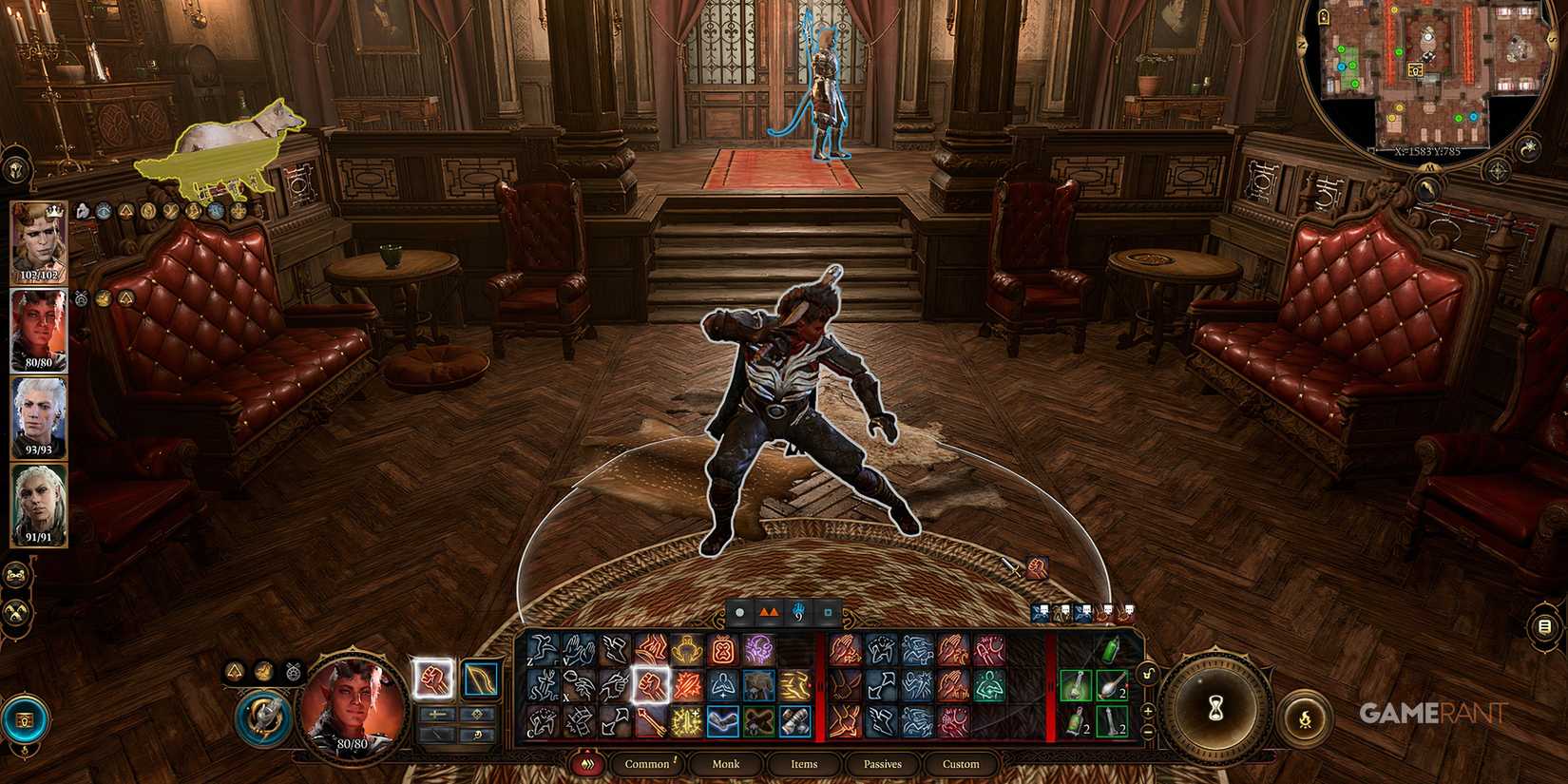Click the gold concentration badge left of the portrait
Viewport: 1568px width, 784px height.
pos(264,672)
